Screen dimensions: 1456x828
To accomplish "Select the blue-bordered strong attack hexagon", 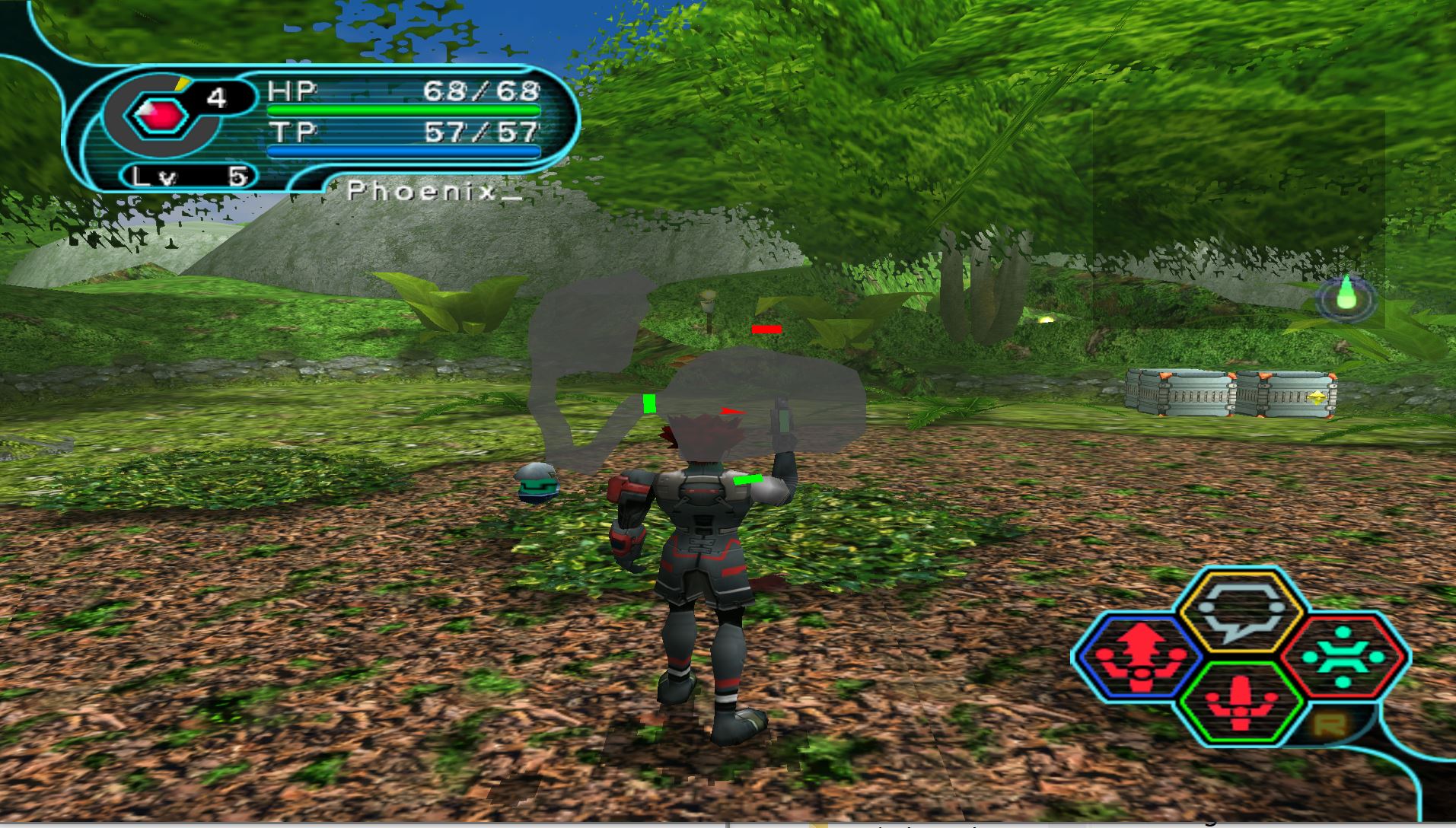I will click(x=1139, y=657).
